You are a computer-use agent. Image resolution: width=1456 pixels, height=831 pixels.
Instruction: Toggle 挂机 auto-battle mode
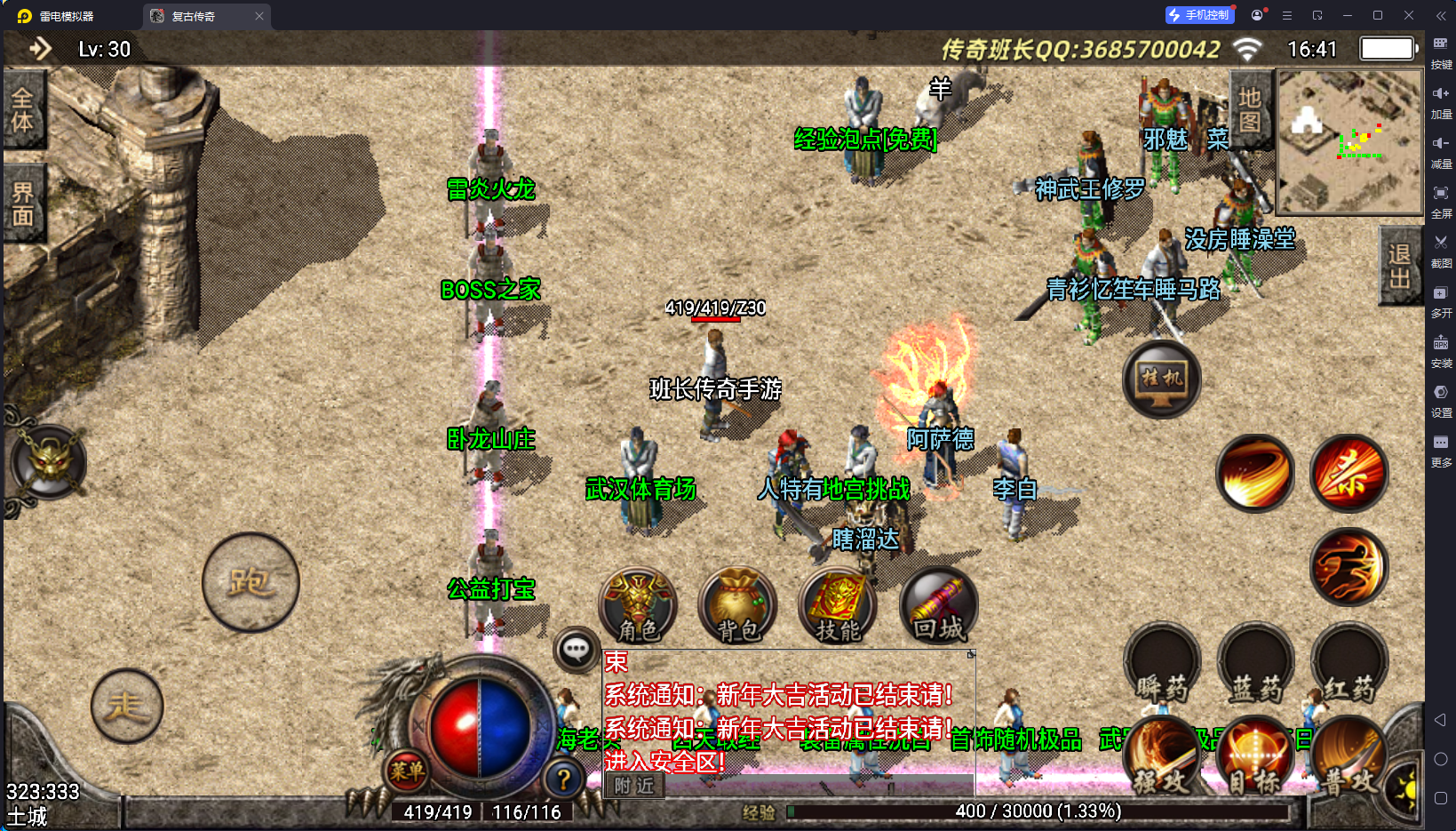click(1161, 379)
